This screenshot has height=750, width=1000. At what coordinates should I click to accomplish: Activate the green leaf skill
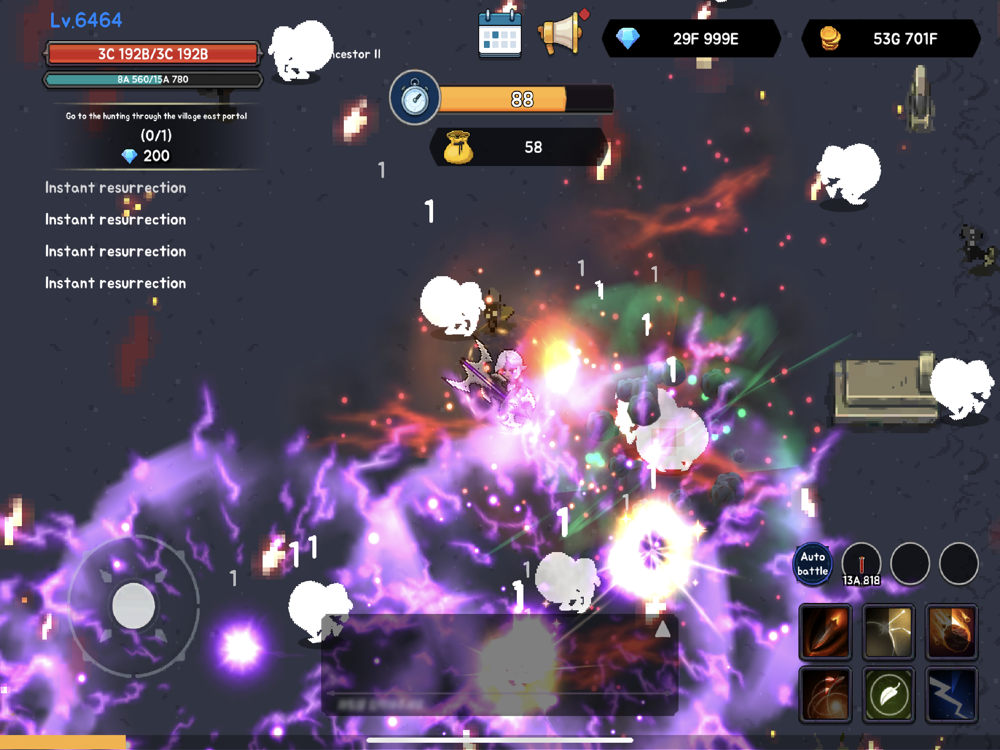(889, 694)
